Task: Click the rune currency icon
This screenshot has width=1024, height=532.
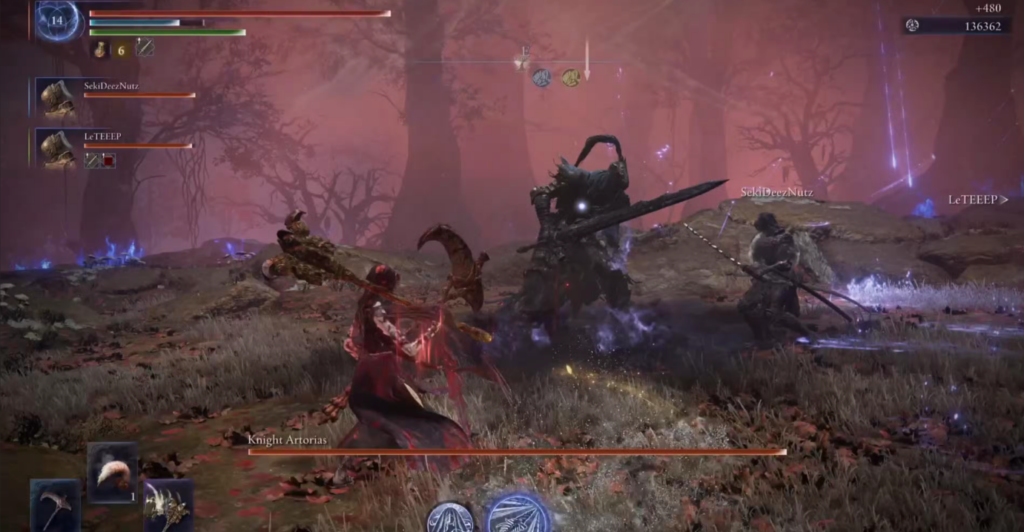Action: point(913,26)
